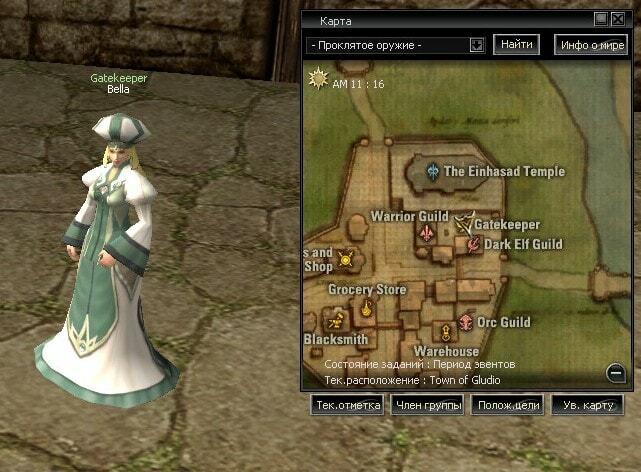This screenshot has height=472, width=641.
Task: Enlarge the map with Ув. карту
Action: click(x=587, y=405)
